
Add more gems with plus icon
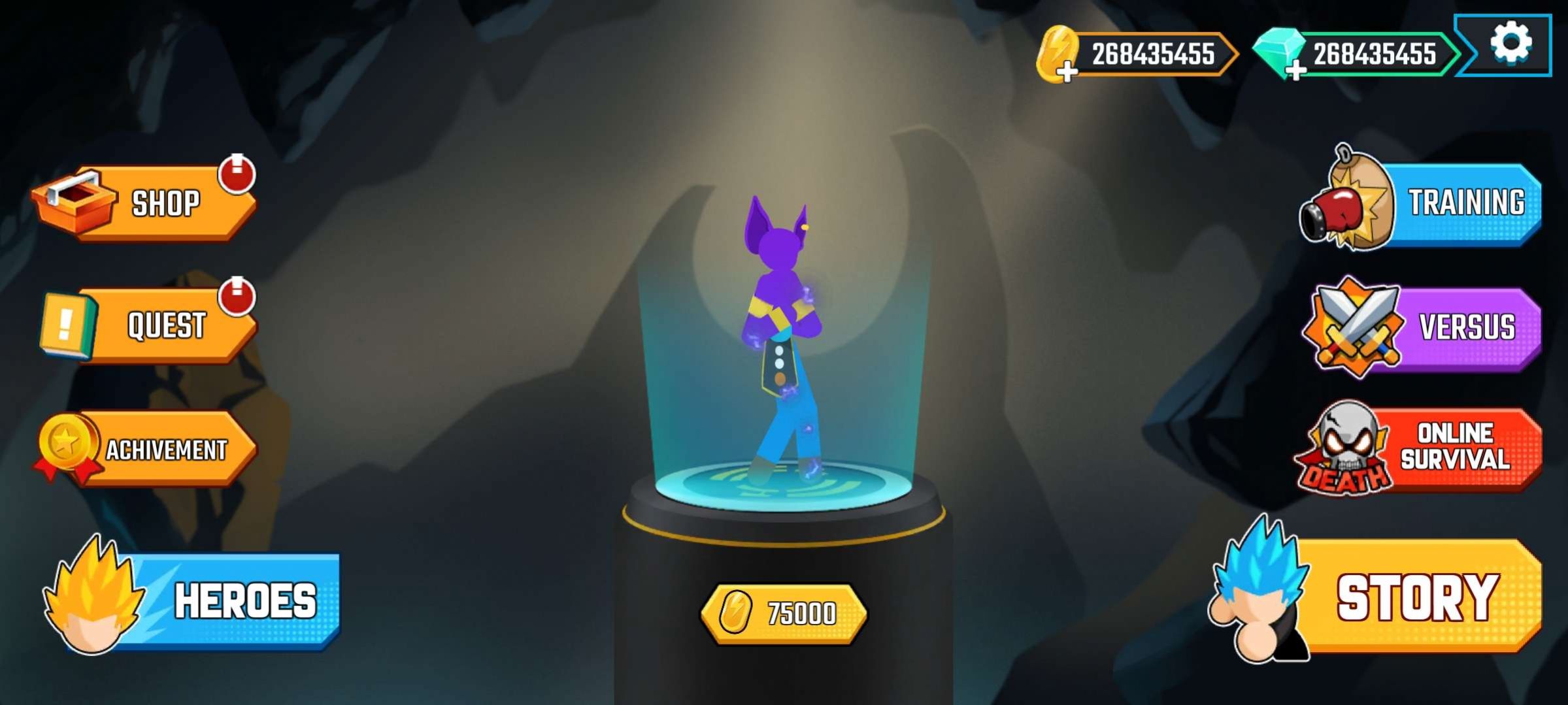click(1294, 71)
